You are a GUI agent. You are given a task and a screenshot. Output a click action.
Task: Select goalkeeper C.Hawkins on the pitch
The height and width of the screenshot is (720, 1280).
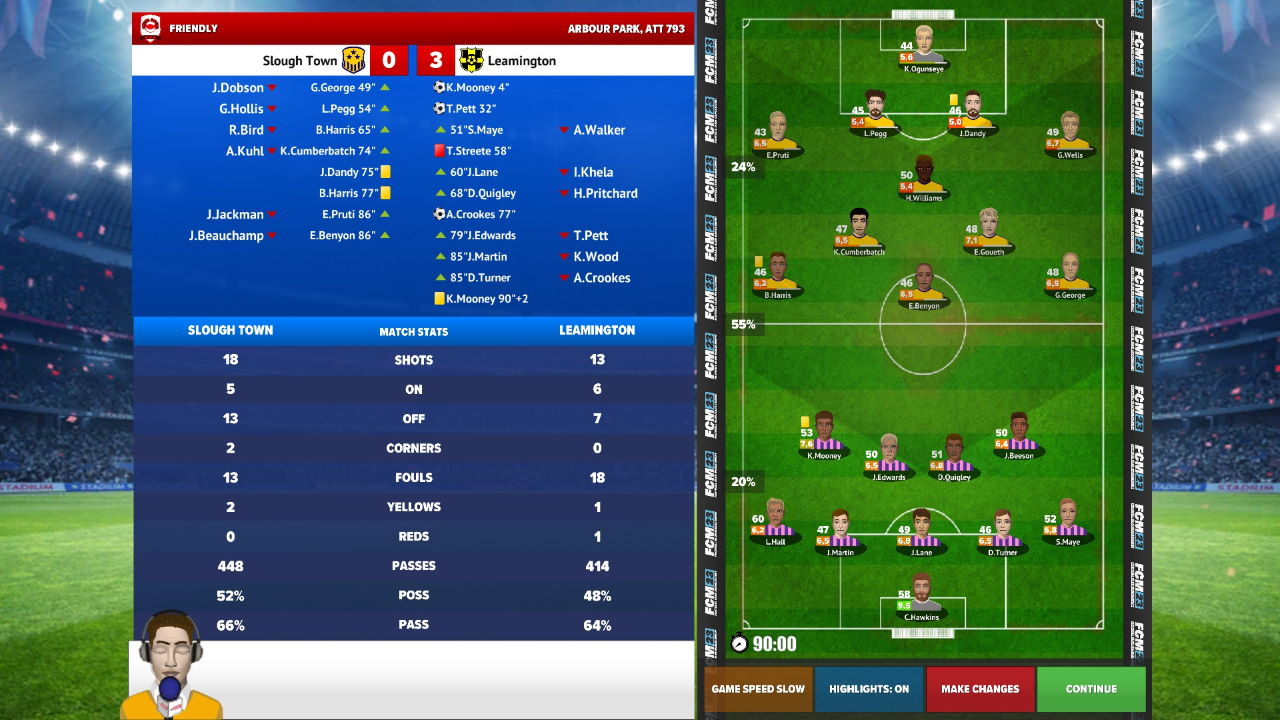[921, 595]
